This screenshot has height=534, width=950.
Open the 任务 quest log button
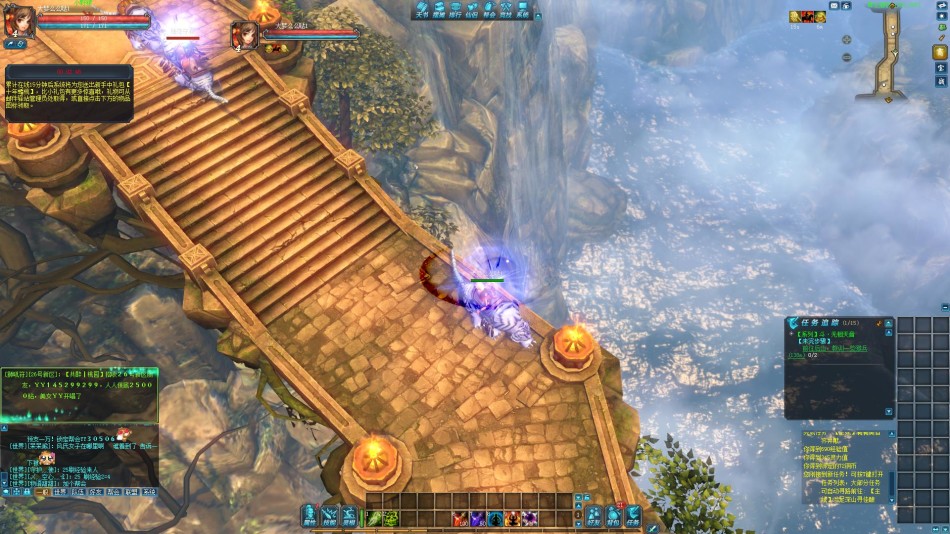tap(633, 516)
